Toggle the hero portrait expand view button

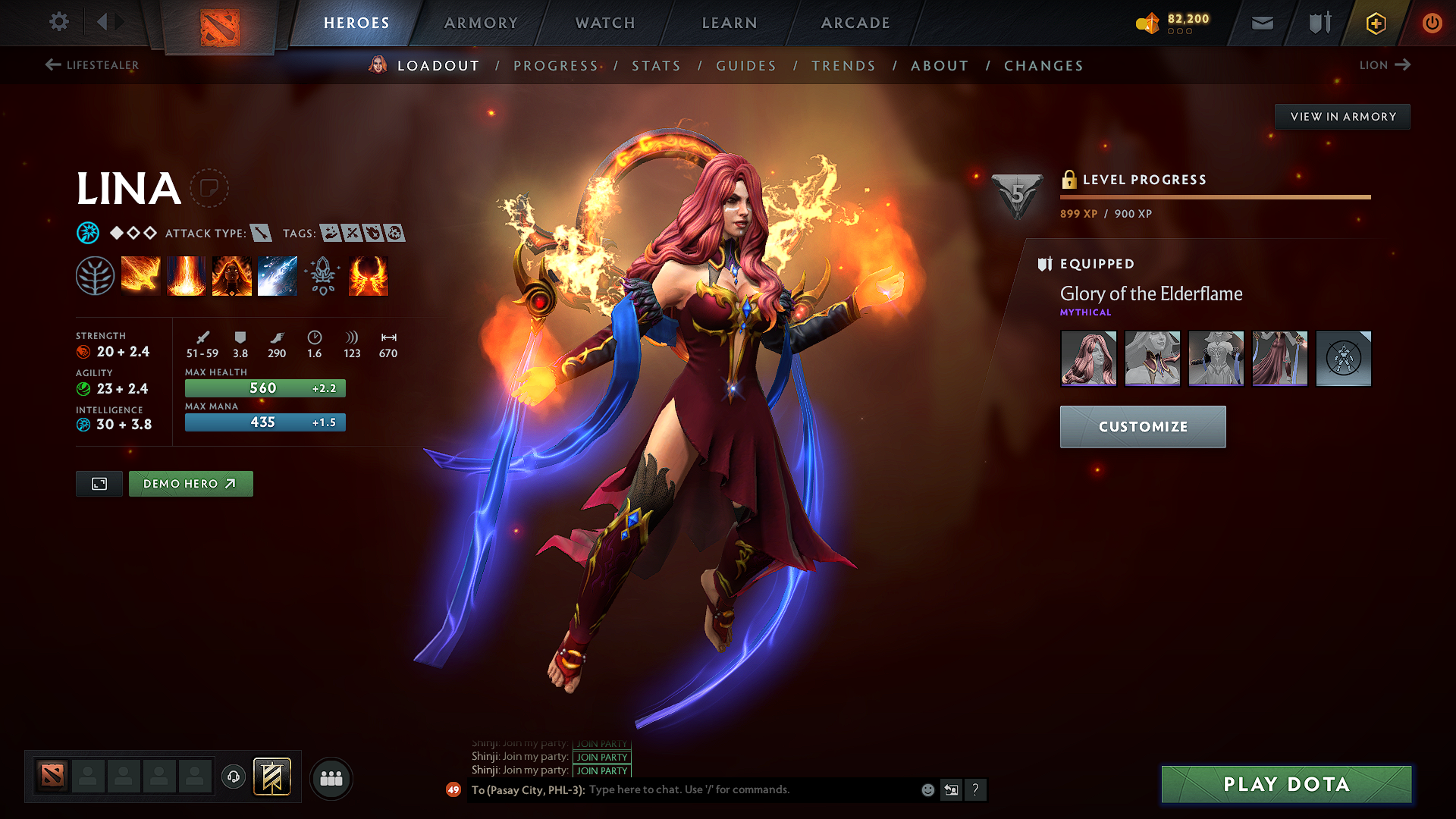pos(99,483)
